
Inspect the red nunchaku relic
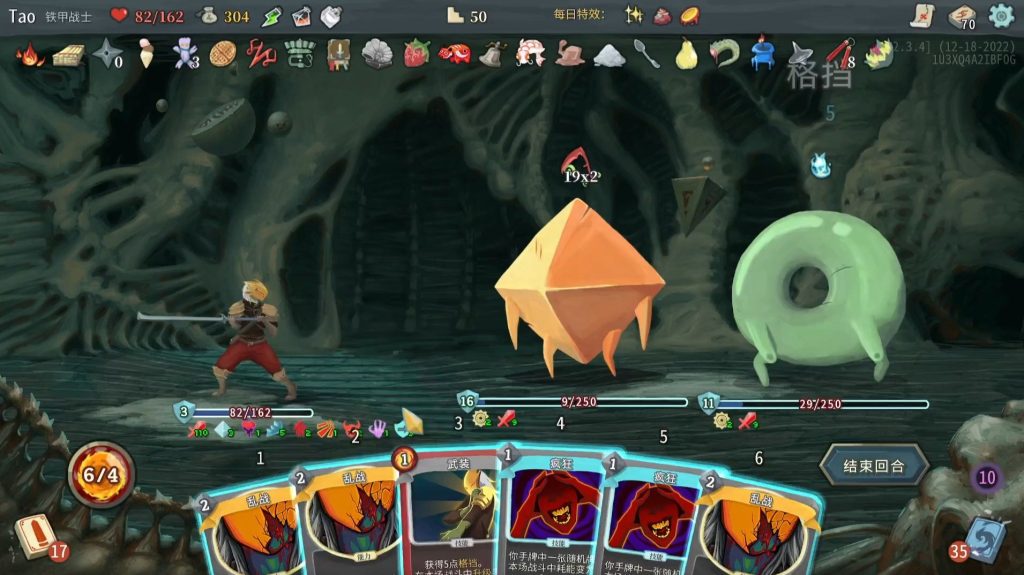tap(838, 53)
